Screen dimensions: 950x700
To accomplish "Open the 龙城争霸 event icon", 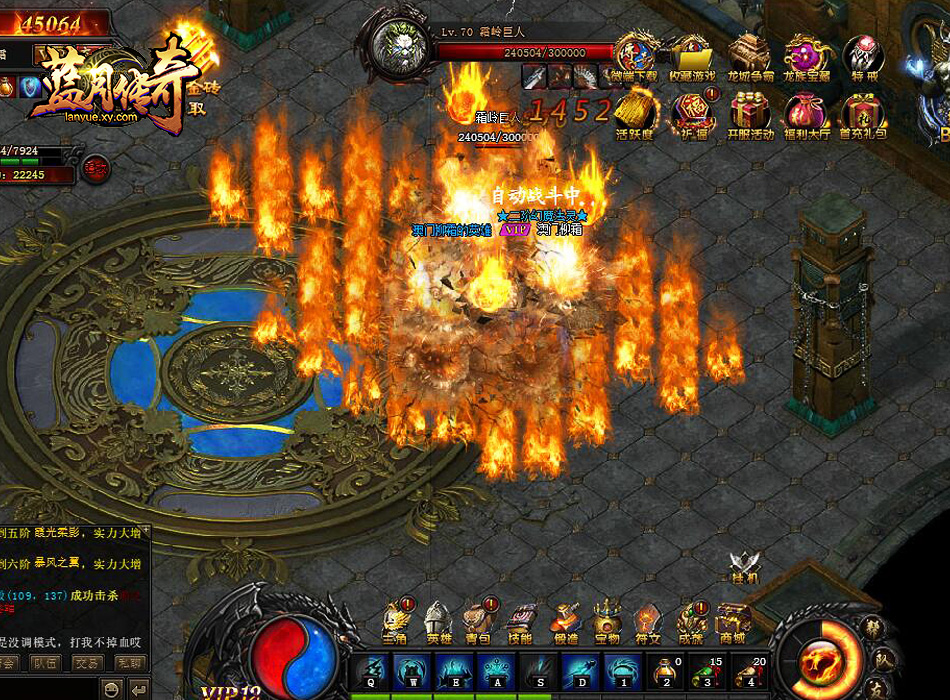I will [748, 55].
